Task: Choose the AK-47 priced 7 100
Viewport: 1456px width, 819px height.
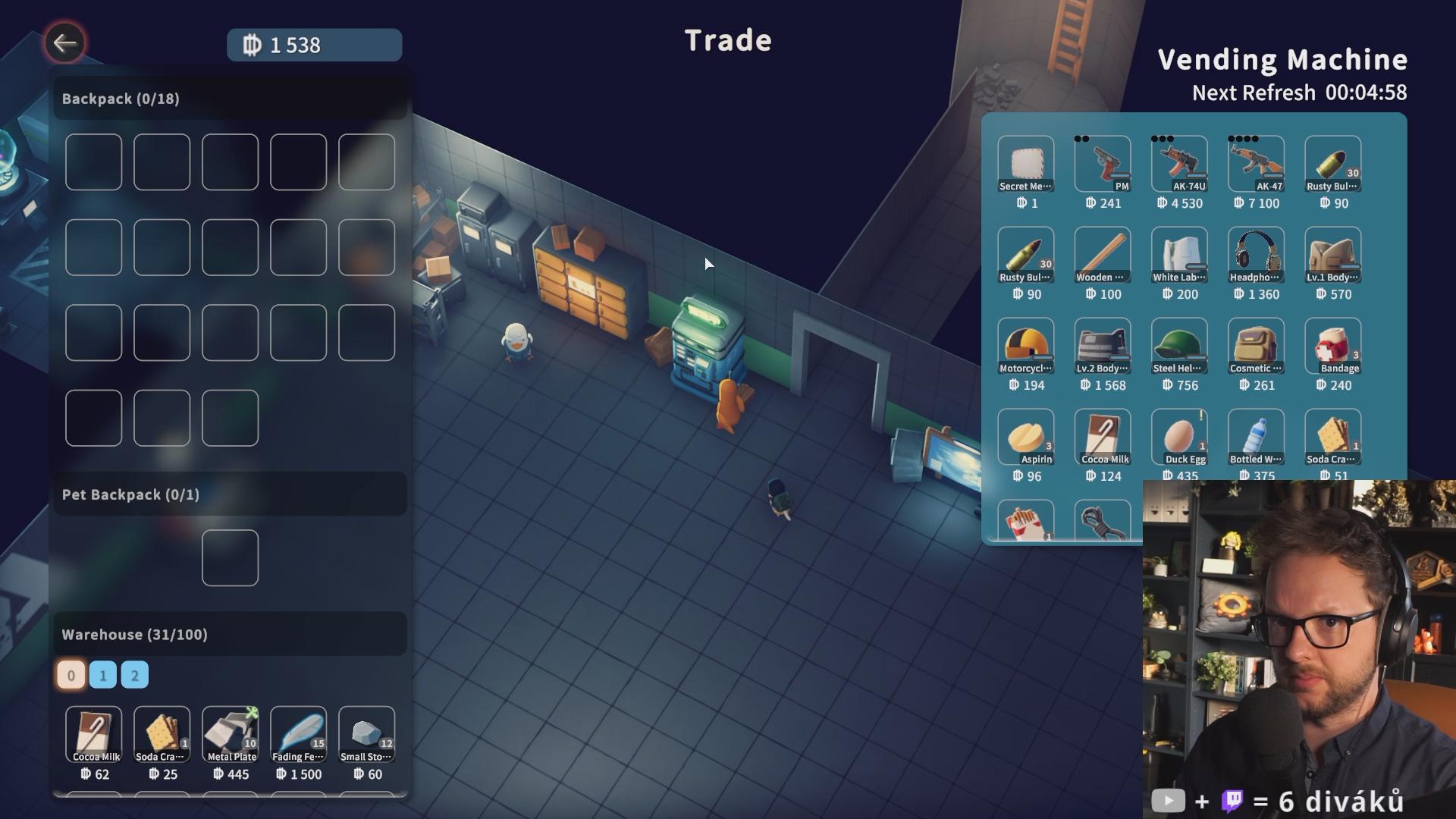Action: click(x=1256, y=164)
